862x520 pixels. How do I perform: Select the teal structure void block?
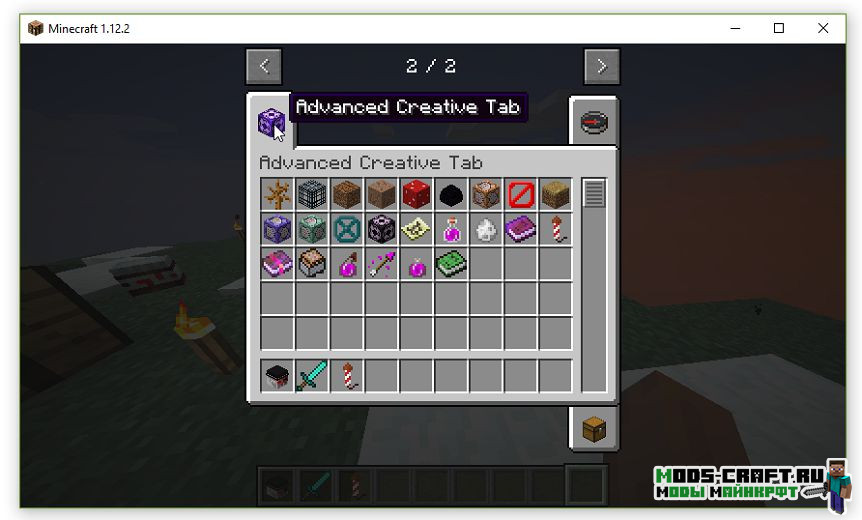(347, 230)
